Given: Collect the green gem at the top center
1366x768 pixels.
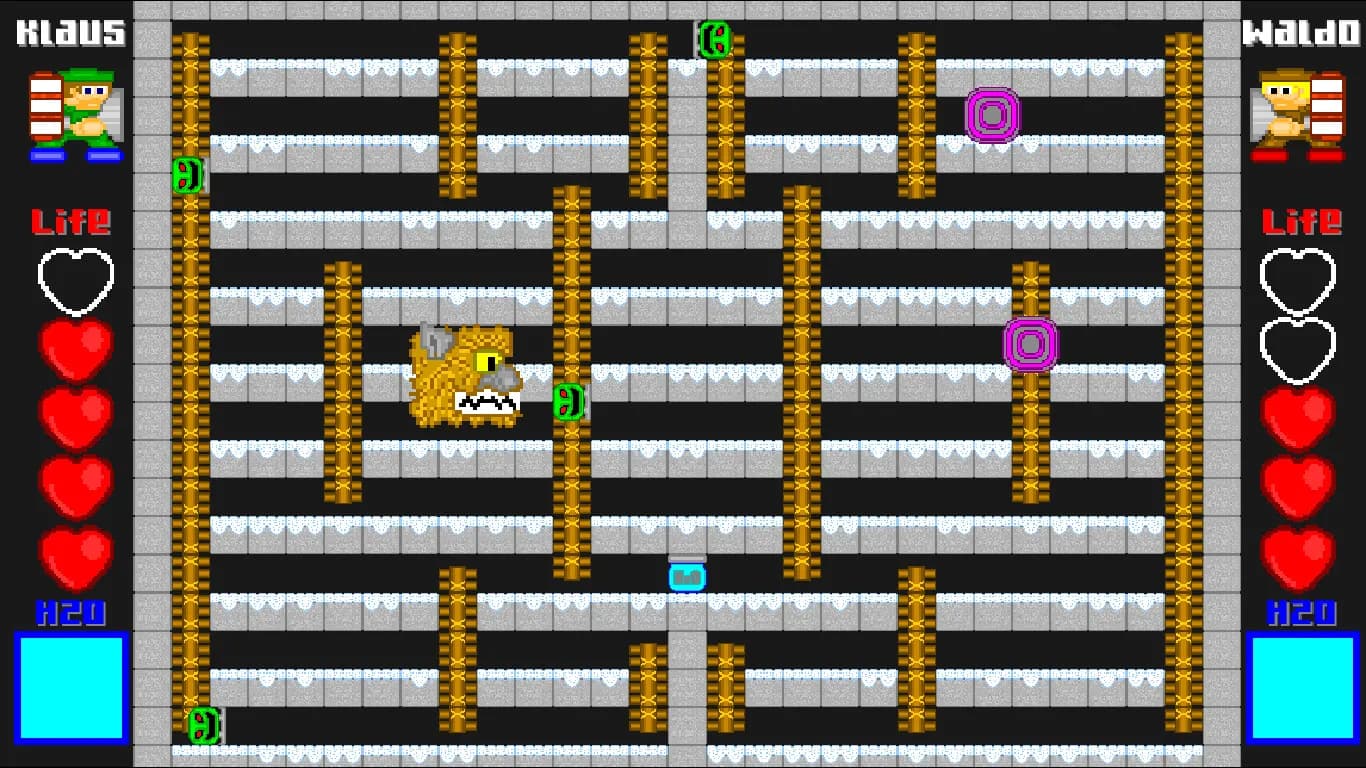Looking at the screenshot, I should click(x=714, y=41).
